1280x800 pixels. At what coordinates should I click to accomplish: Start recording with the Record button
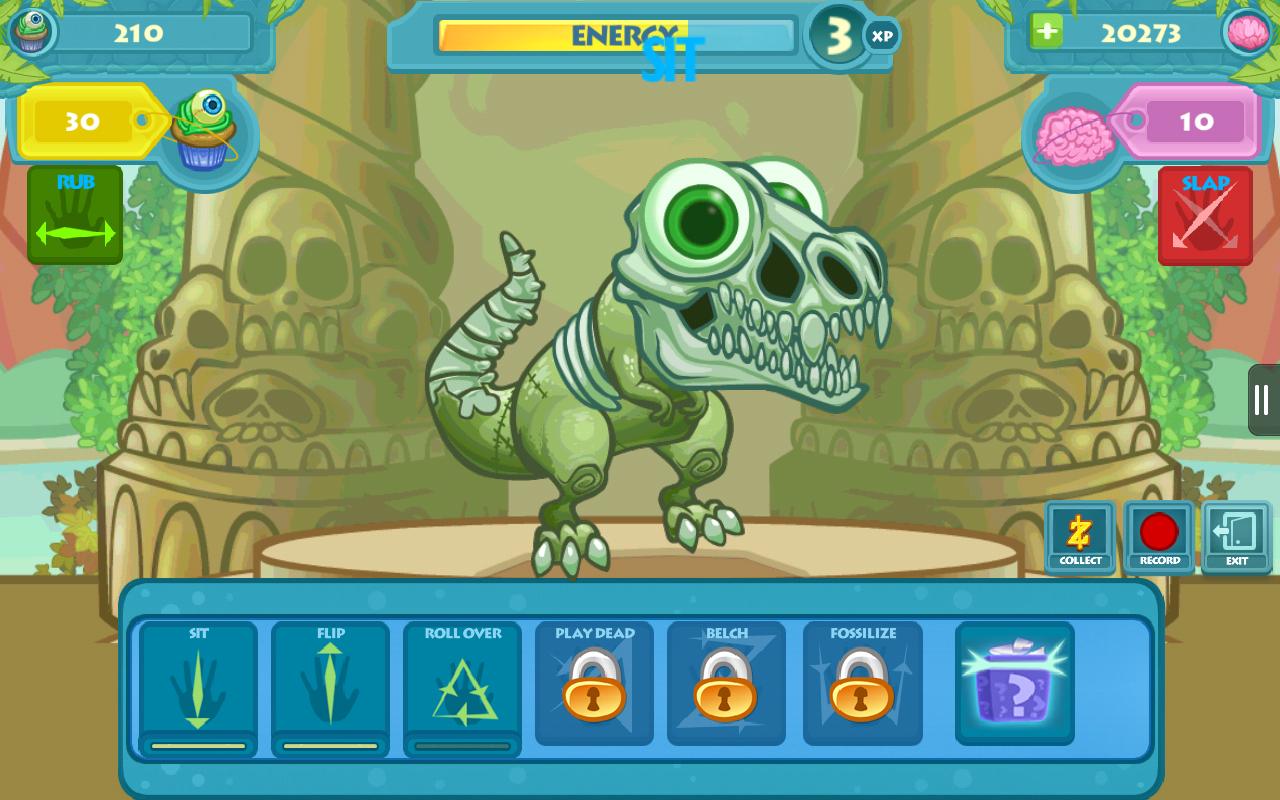[1159, 537]
